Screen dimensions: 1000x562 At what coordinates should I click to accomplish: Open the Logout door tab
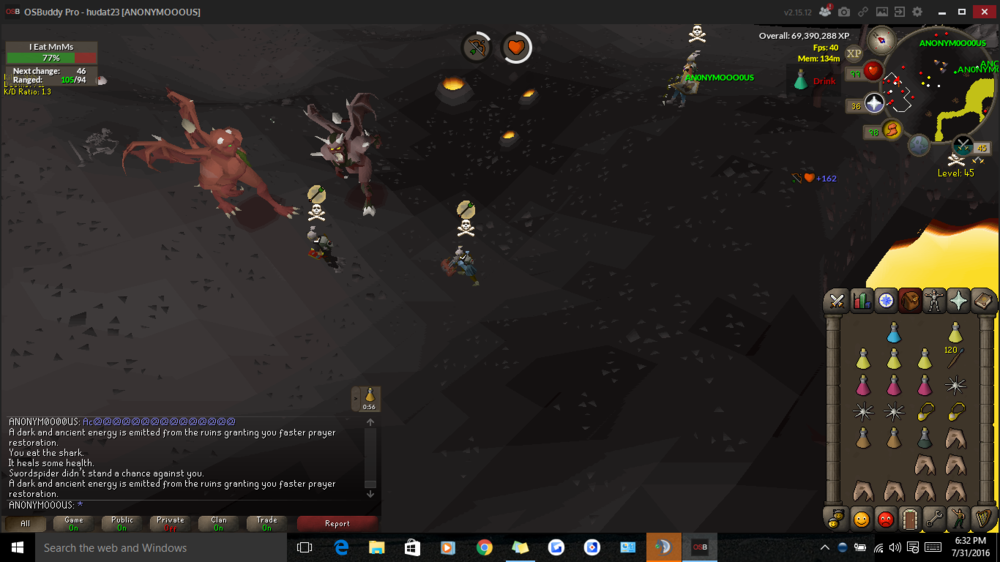coord(910,519)
